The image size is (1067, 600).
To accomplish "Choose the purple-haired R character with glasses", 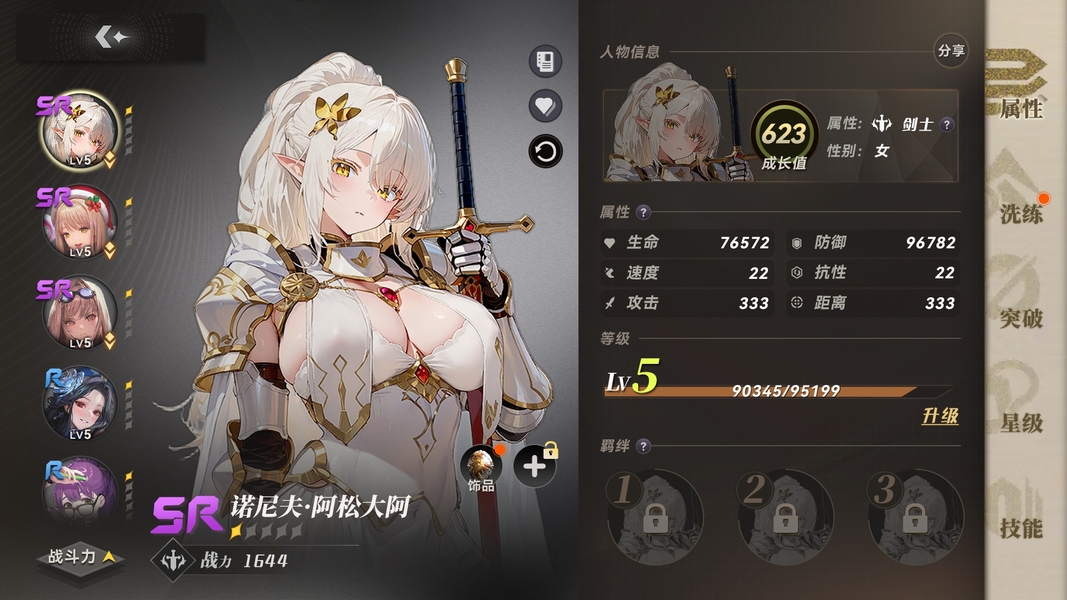I will coord(80,492).
